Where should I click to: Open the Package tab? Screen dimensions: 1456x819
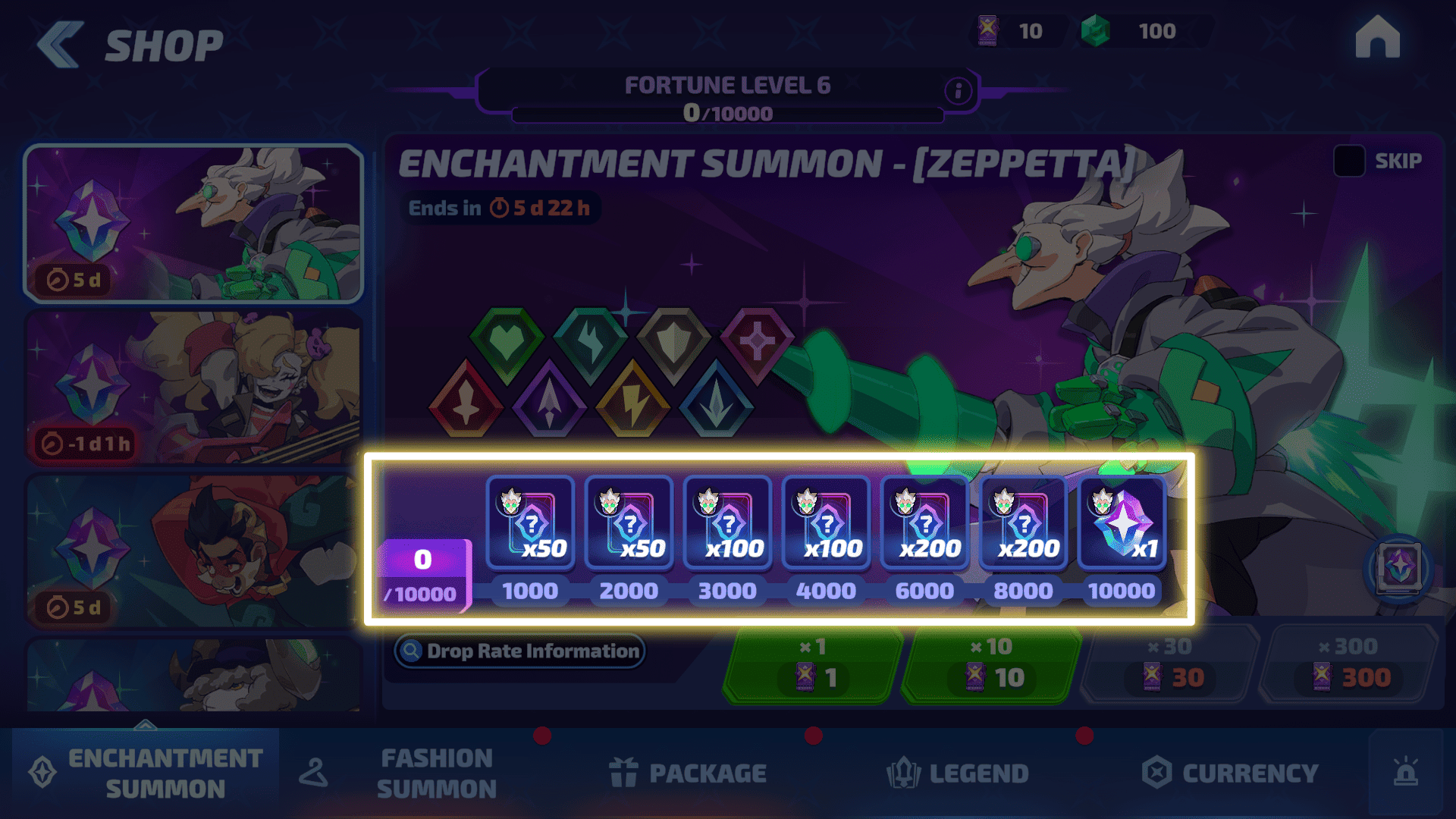tap(689, 773)
